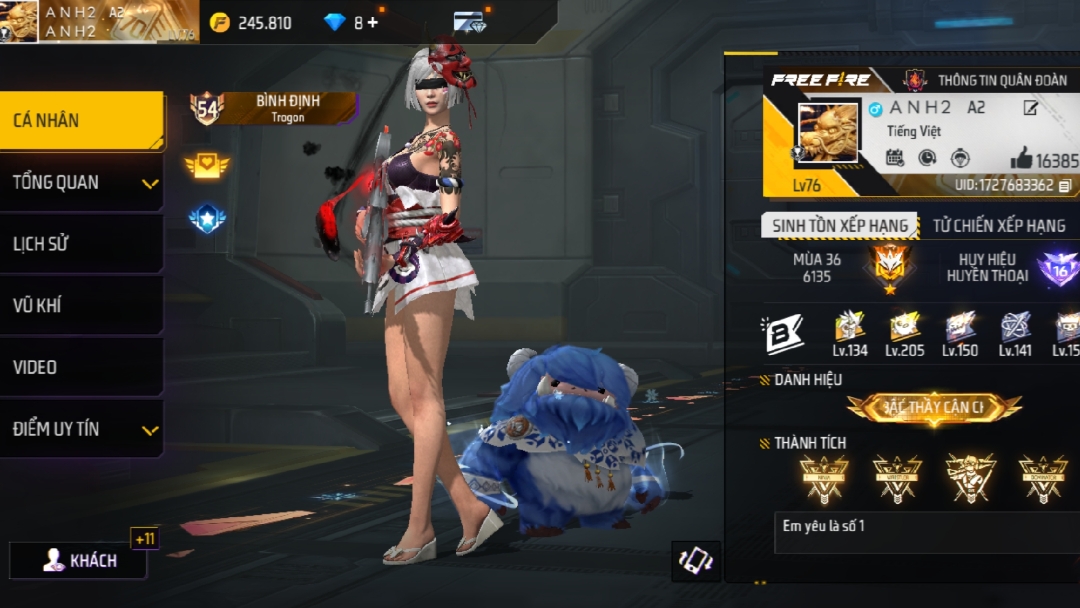Image resolution: width=1080 pixels, height=608 pixels.
Task: Select the SINH TỒN XẾP HẠNG tab
Action: [x=840, y=225]
